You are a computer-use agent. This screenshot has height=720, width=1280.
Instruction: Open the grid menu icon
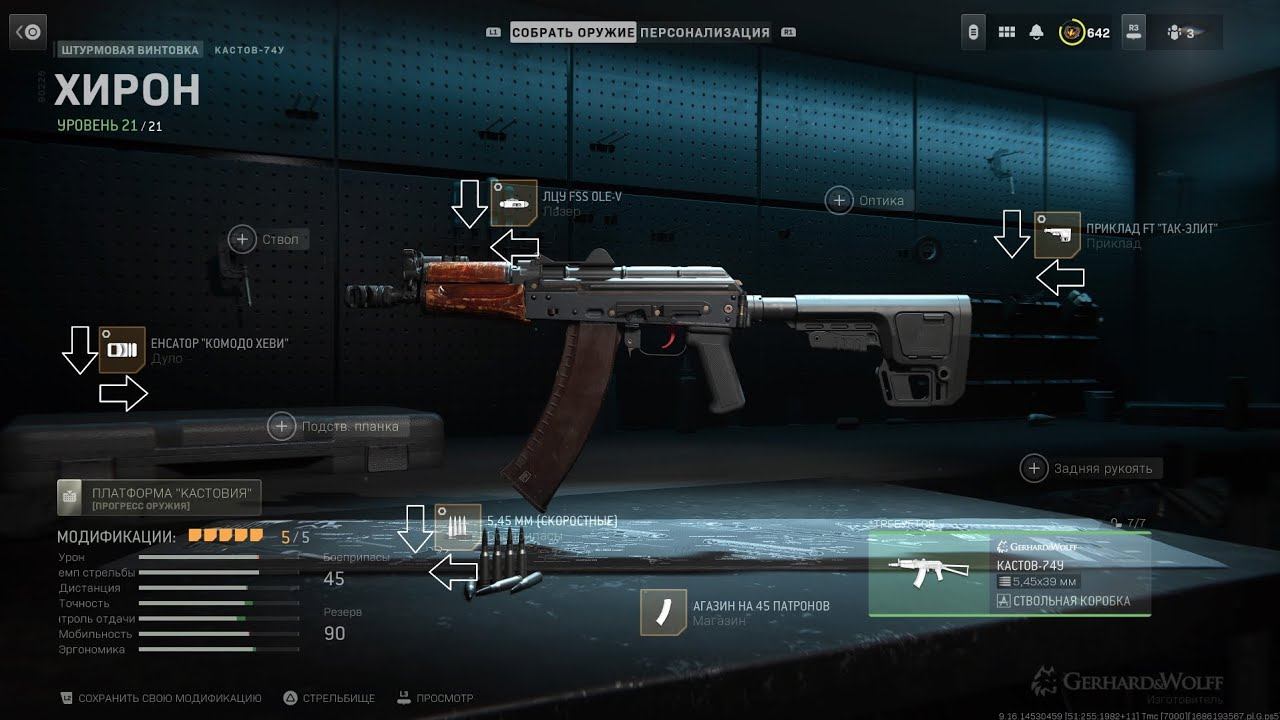tap(1007, 32)
